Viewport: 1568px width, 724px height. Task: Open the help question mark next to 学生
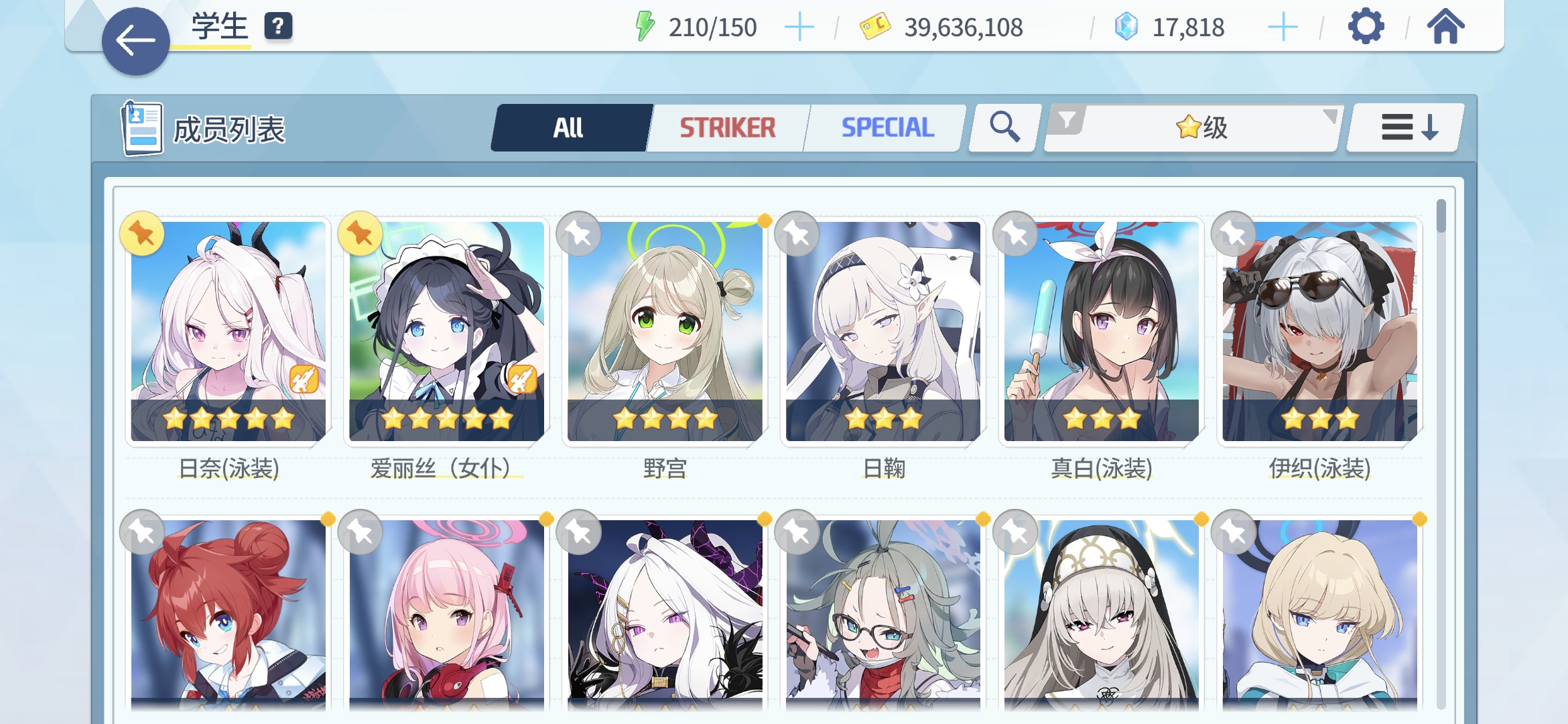[277, 27]
